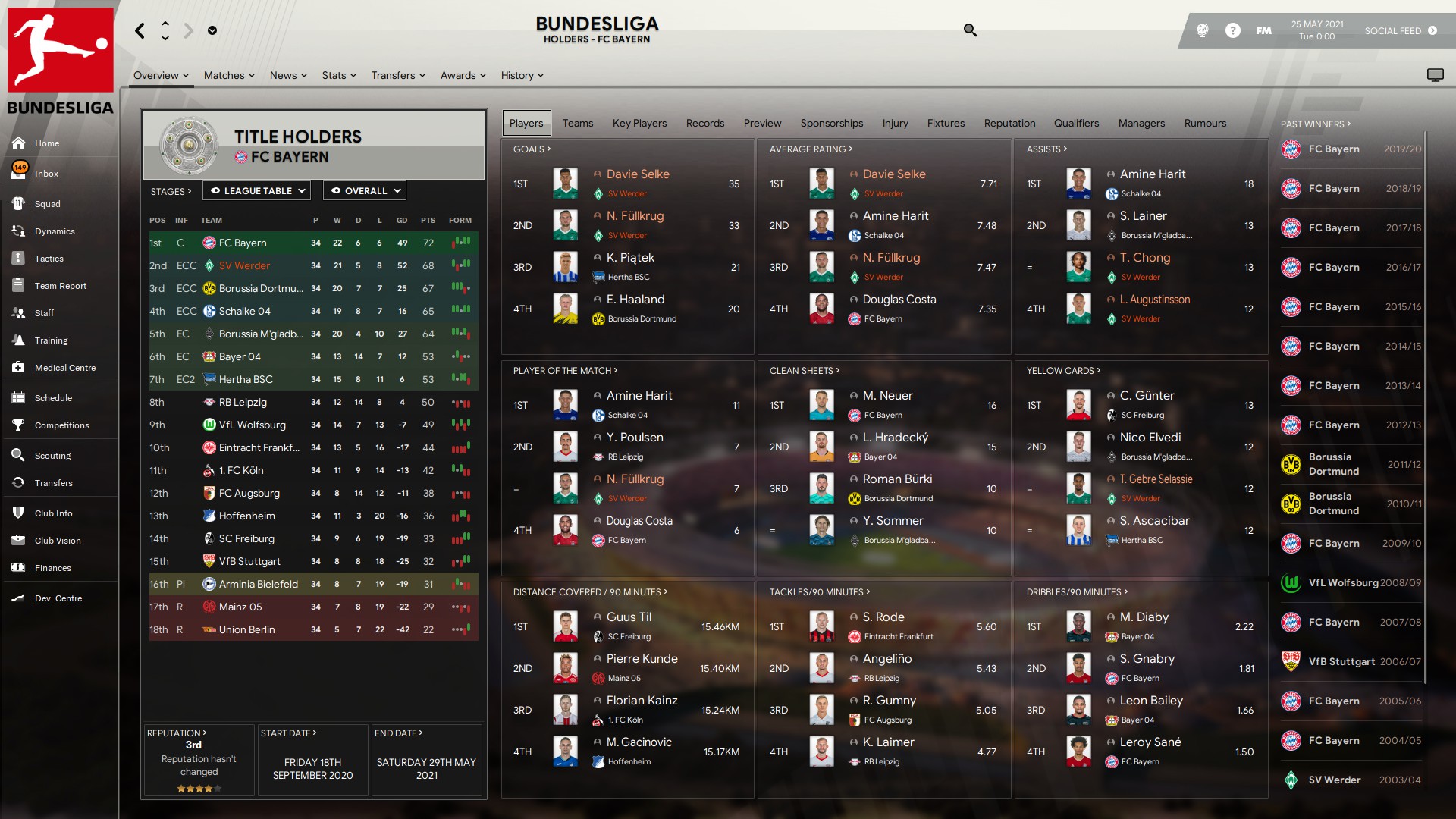Open the History dropdown menu

point(522,75)
